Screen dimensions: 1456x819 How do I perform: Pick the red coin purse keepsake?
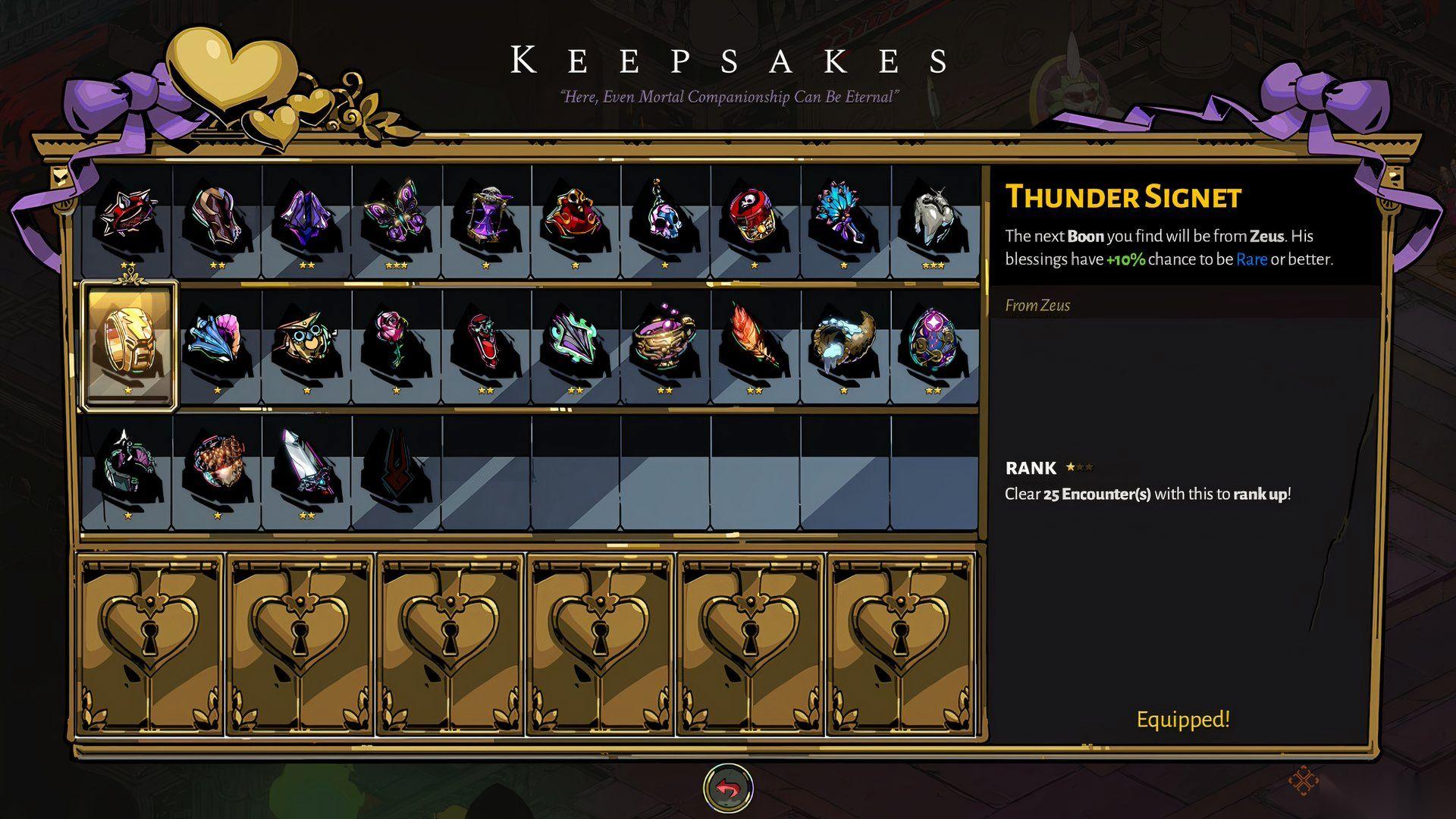coord(575,216)
